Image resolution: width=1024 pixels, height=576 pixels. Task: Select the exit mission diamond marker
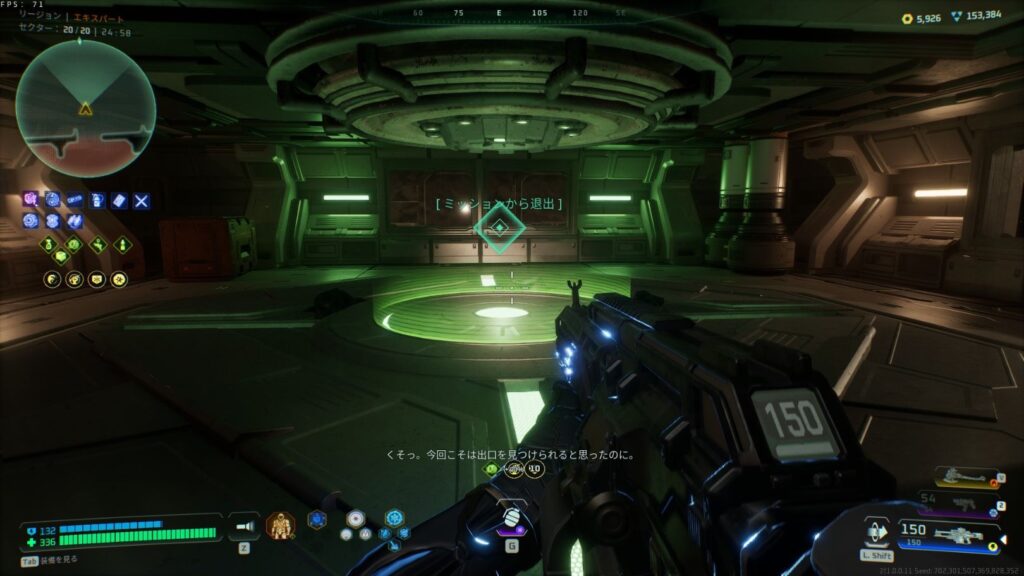pyautogui.click(x=499, y=229)
